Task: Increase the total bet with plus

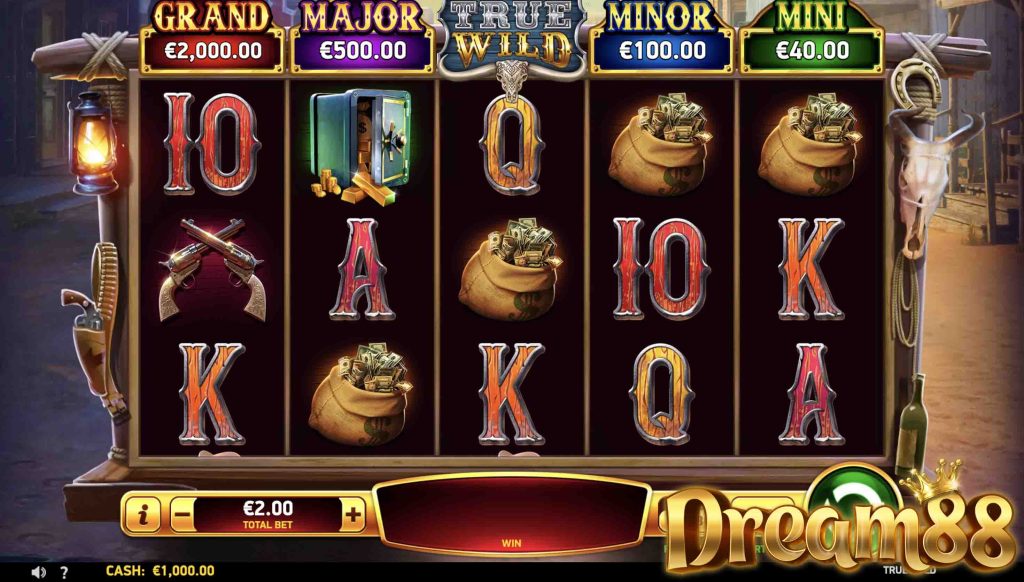Action: 353,515
